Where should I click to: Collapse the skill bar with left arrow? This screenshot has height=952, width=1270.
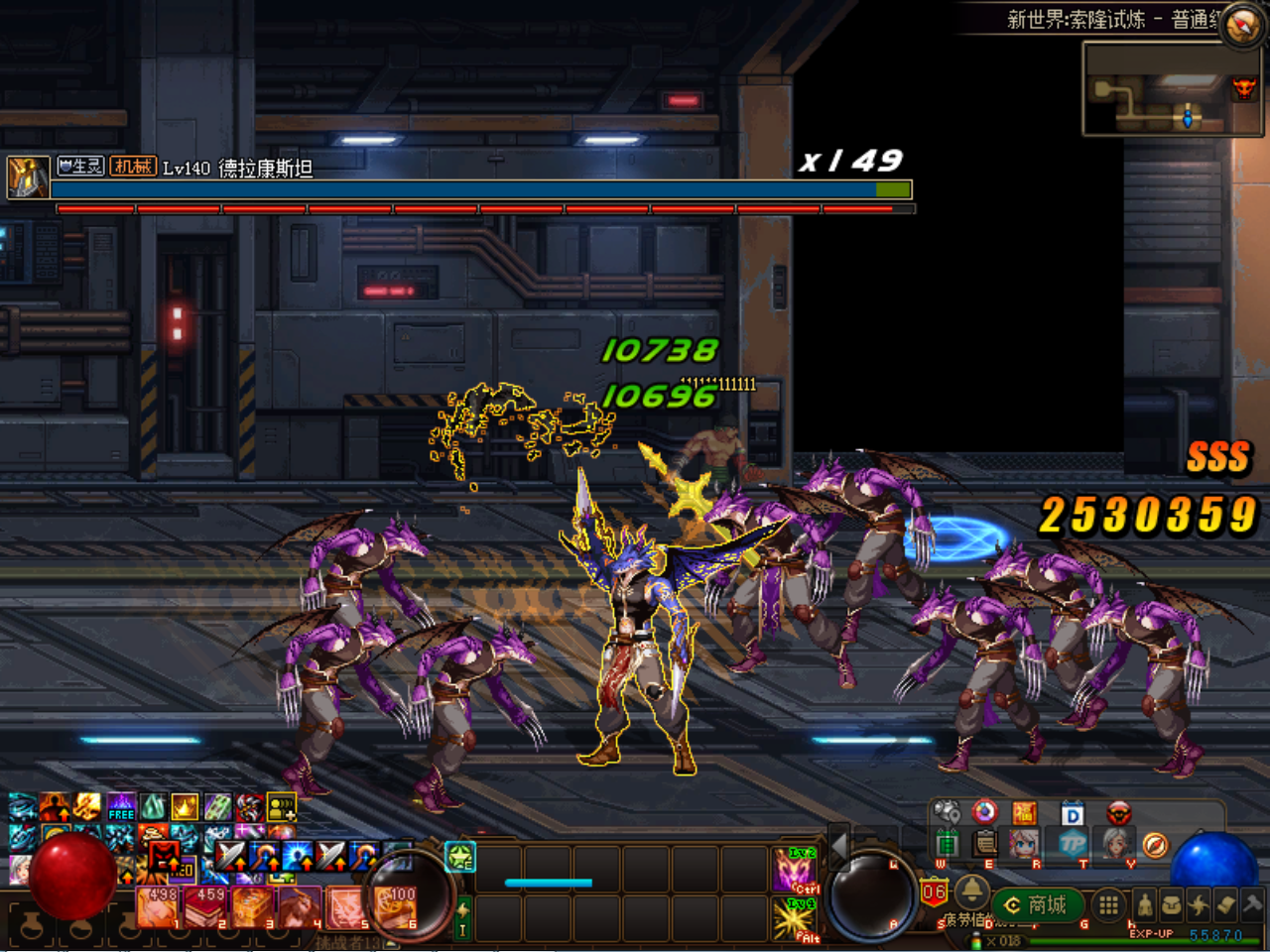click(839, 845)
